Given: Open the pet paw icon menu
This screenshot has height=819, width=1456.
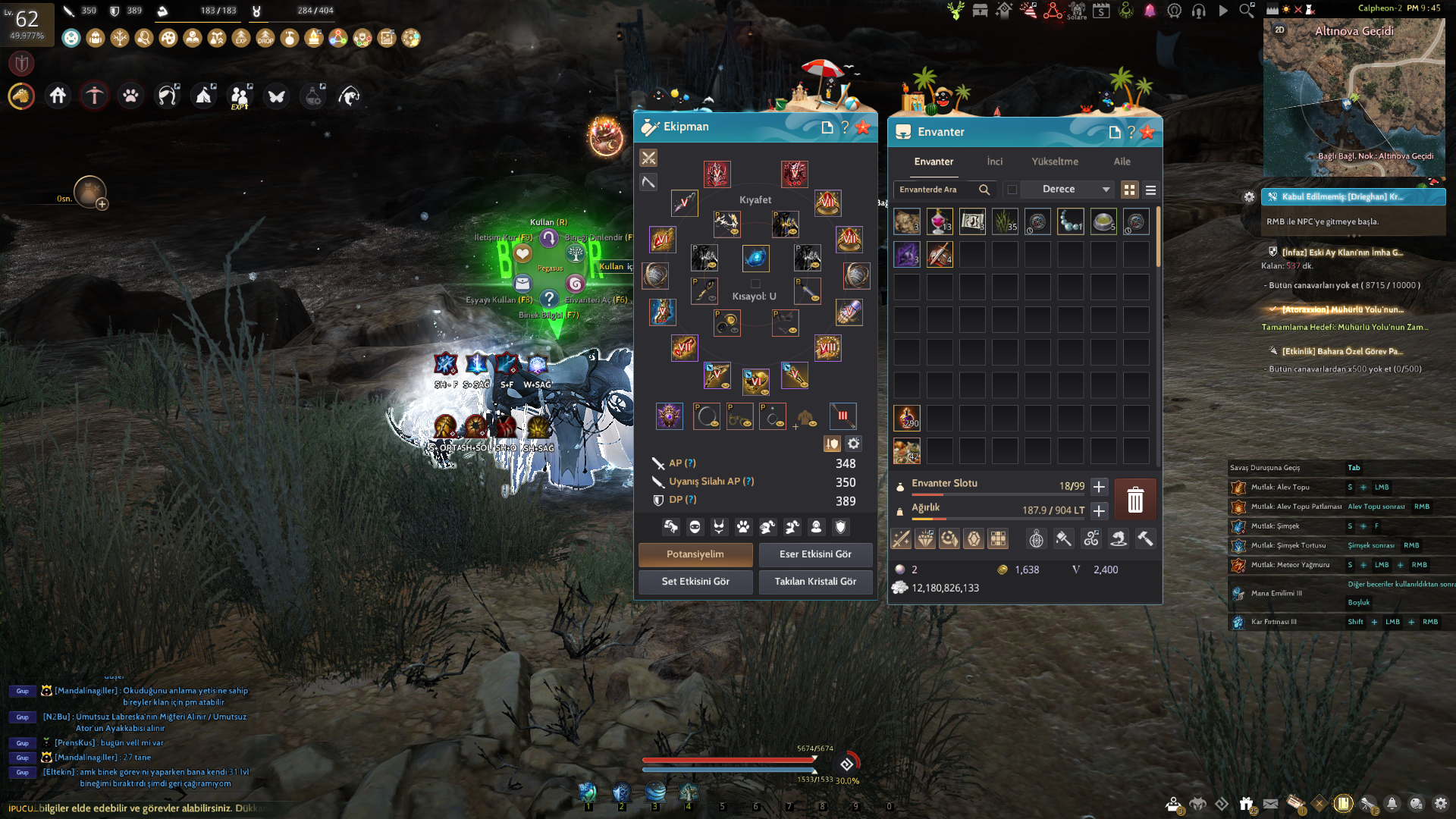Looking at the screenshot, I should tap(130, 96).
